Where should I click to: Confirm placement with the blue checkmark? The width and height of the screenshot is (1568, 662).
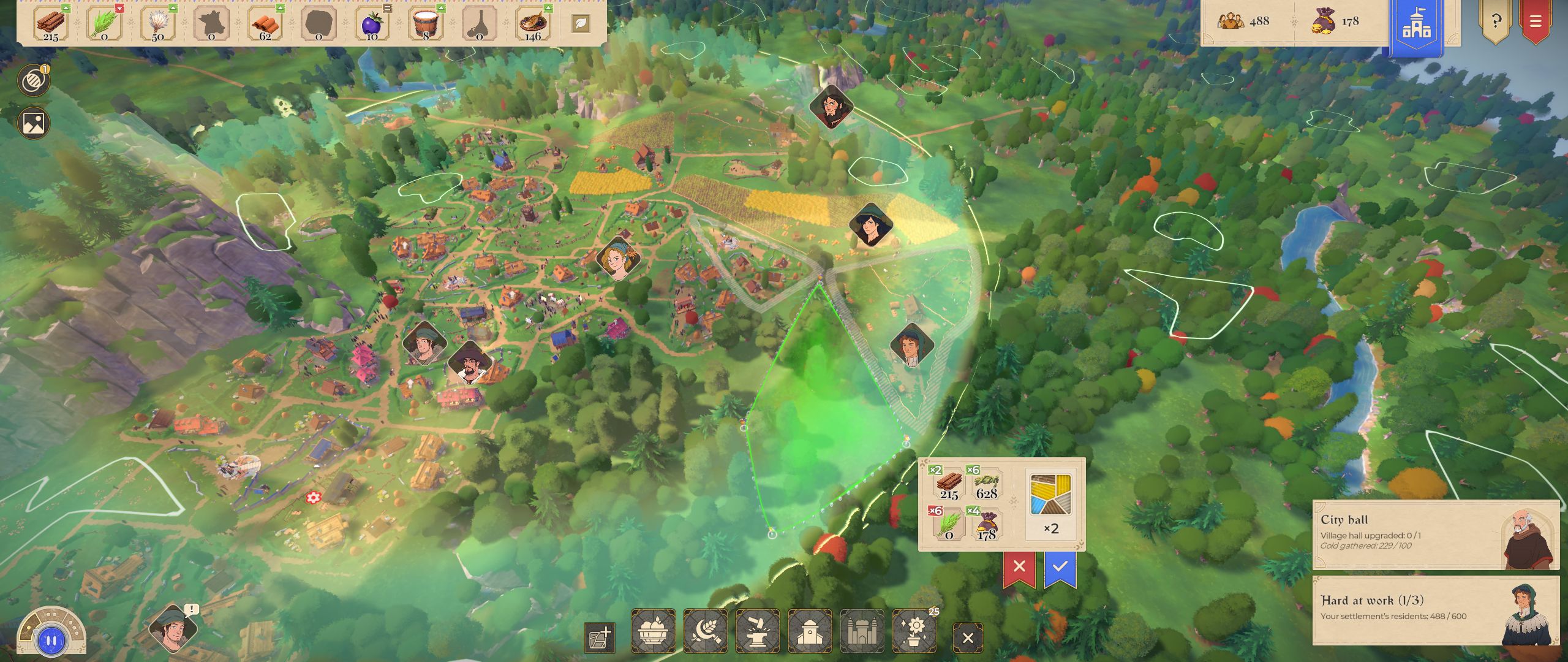pyautogui.click(x=1060, y=566)
